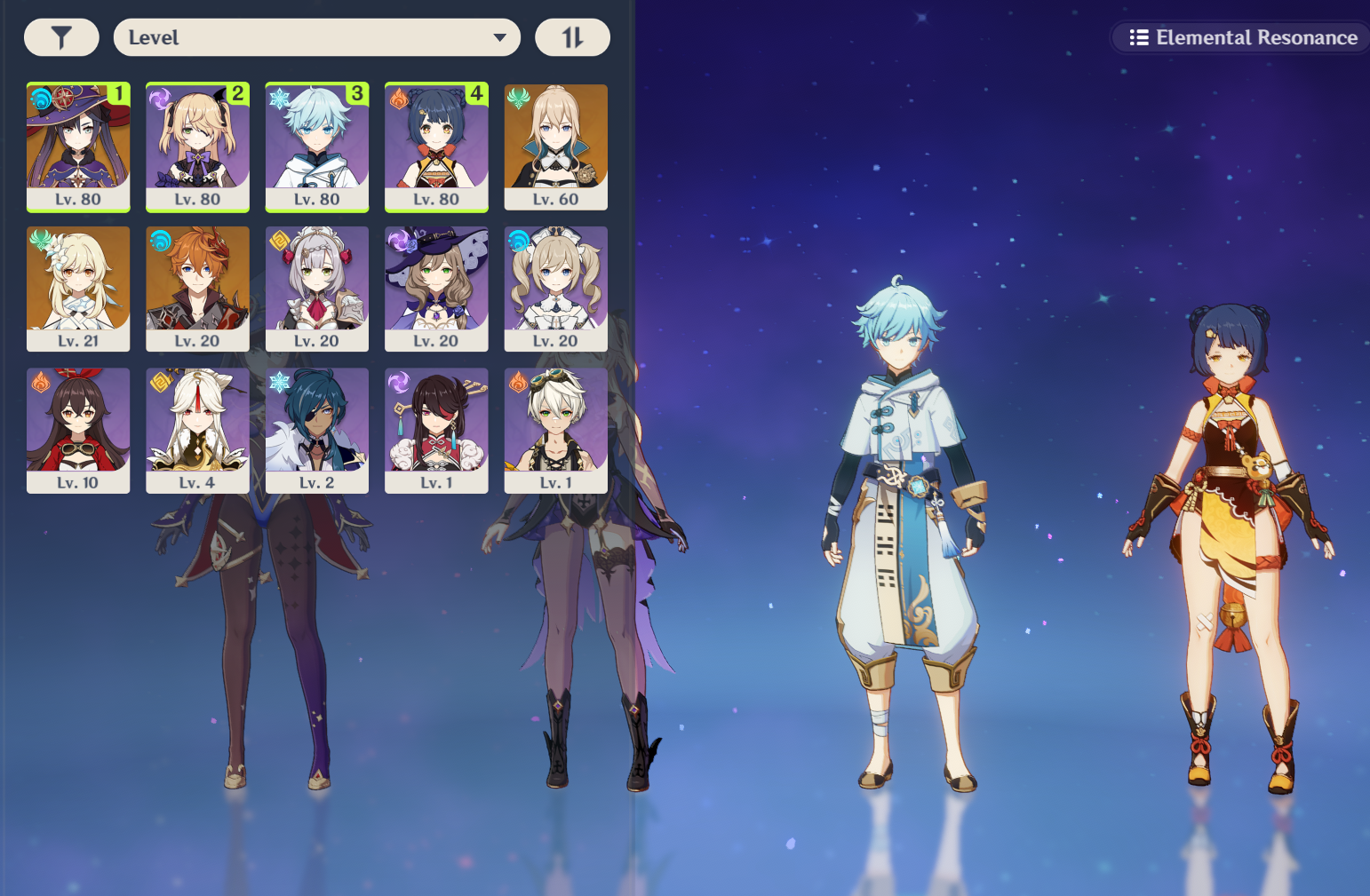This screenshot has width=1370, height=896.
Task: Toggle Mona as party slot 1
Action: [x=78, y=147]
